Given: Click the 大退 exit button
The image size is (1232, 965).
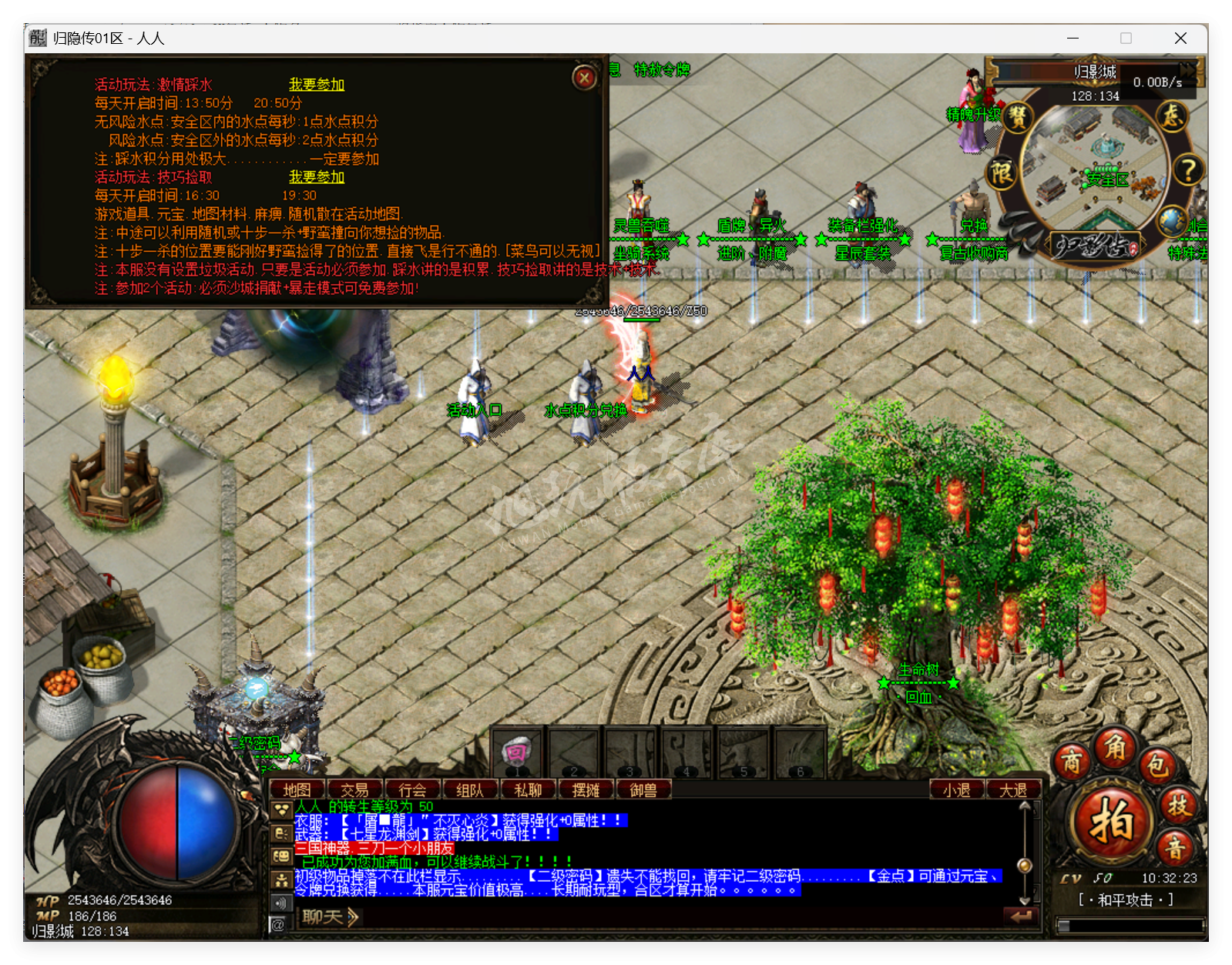Looking at the screenshot, I should [x=1014, y=790].
